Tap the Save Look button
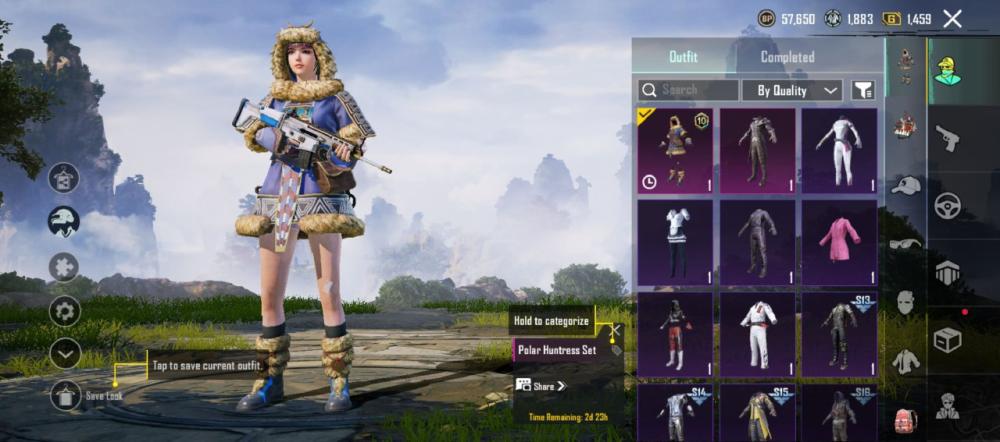1000x442 pixels. 65,395
